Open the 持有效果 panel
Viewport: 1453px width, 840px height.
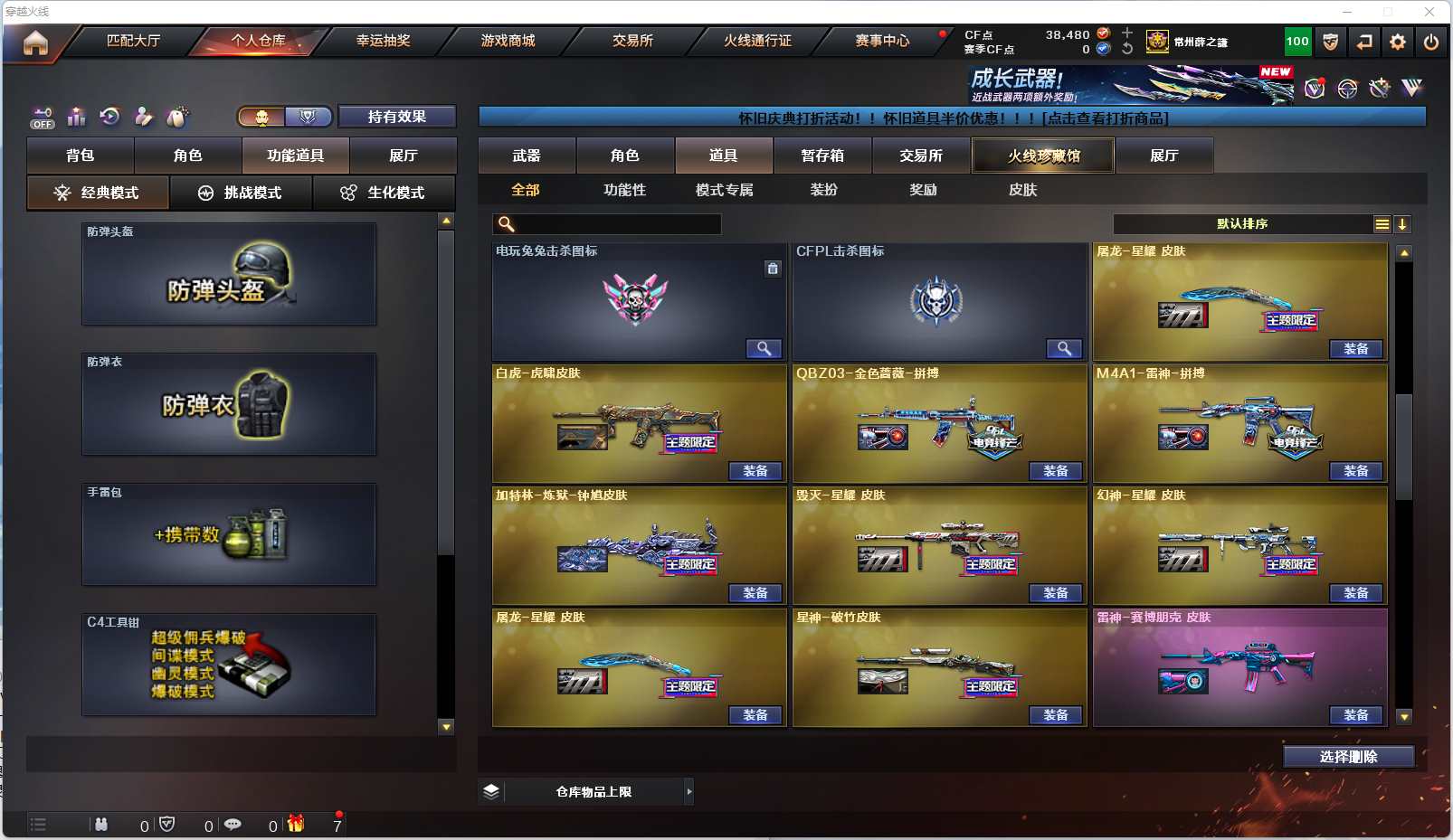(396, 117)
